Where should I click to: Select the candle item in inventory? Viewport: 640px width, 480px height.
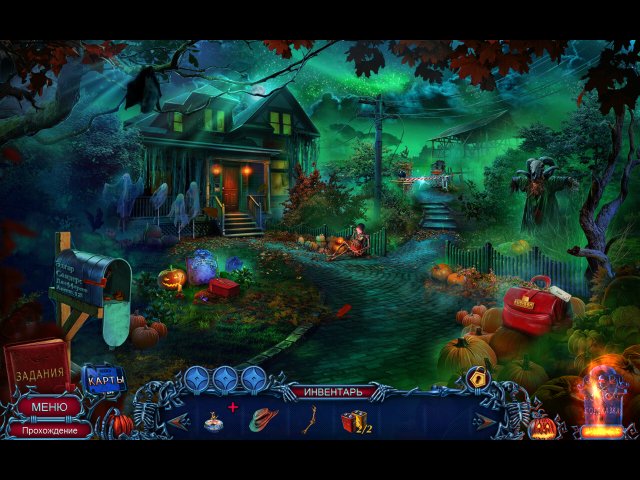(214, 421)
